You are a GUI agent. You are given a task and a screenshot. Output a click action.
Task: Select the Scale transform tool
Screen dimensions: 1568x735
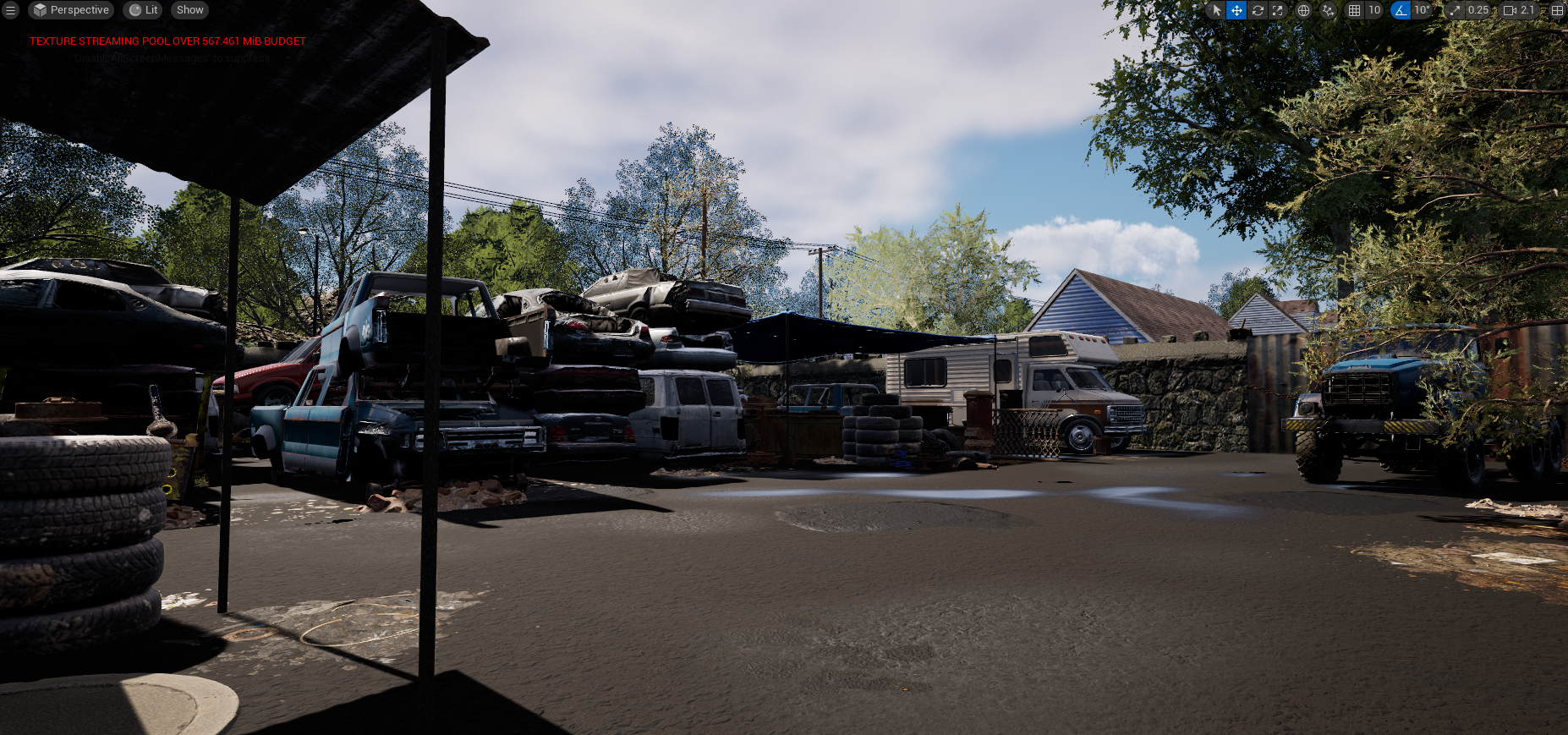1278,10
